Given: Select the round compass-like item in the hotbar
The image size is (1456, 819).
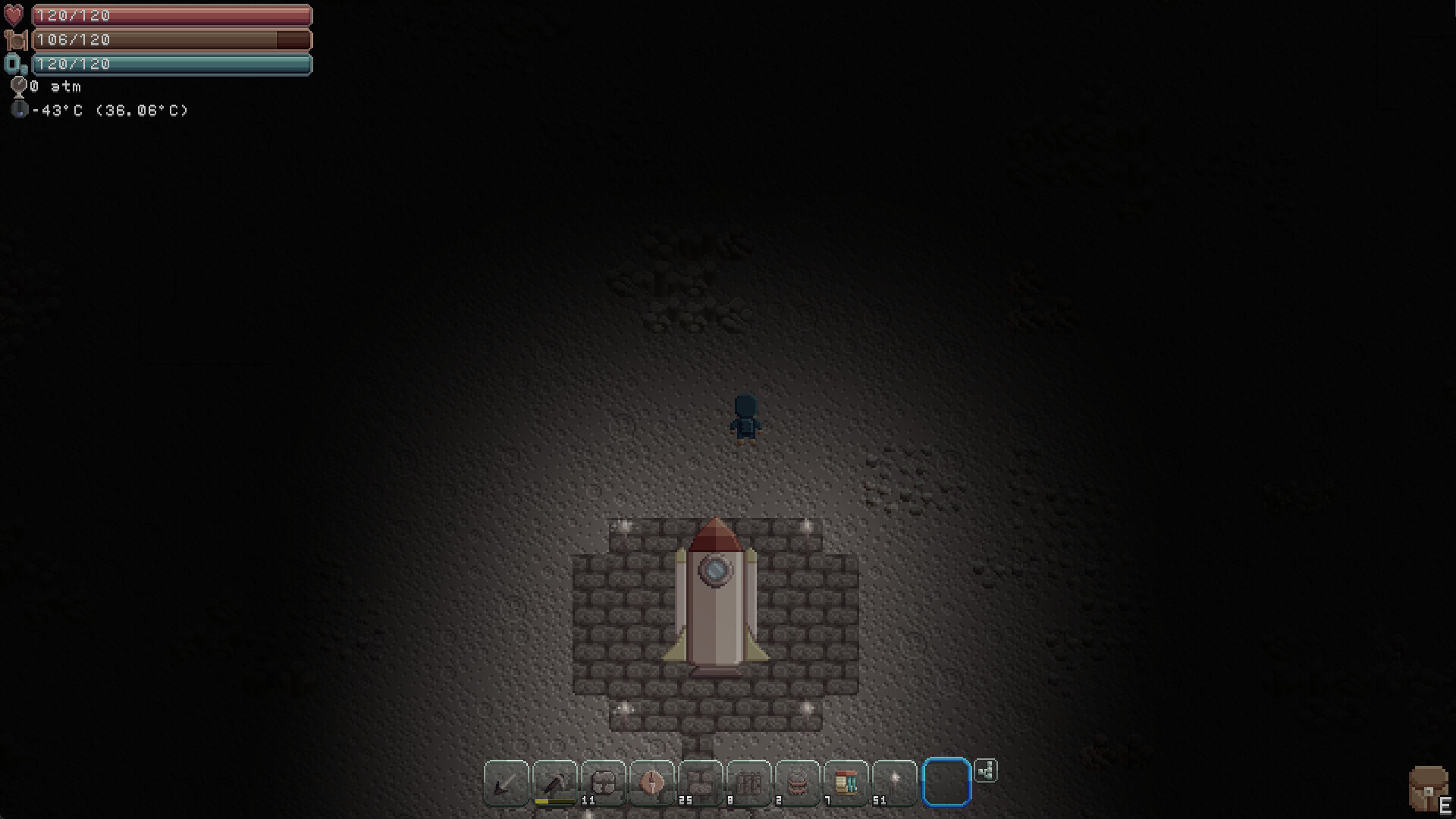Looking at the screenshot, I should 651,783.
